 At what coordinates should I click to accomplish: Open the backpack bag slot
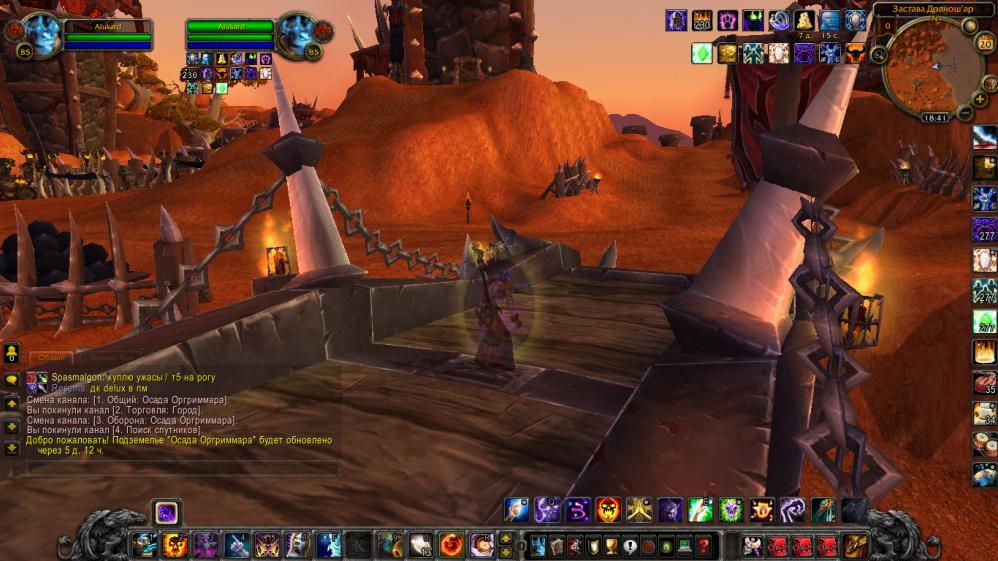[855, 546]
